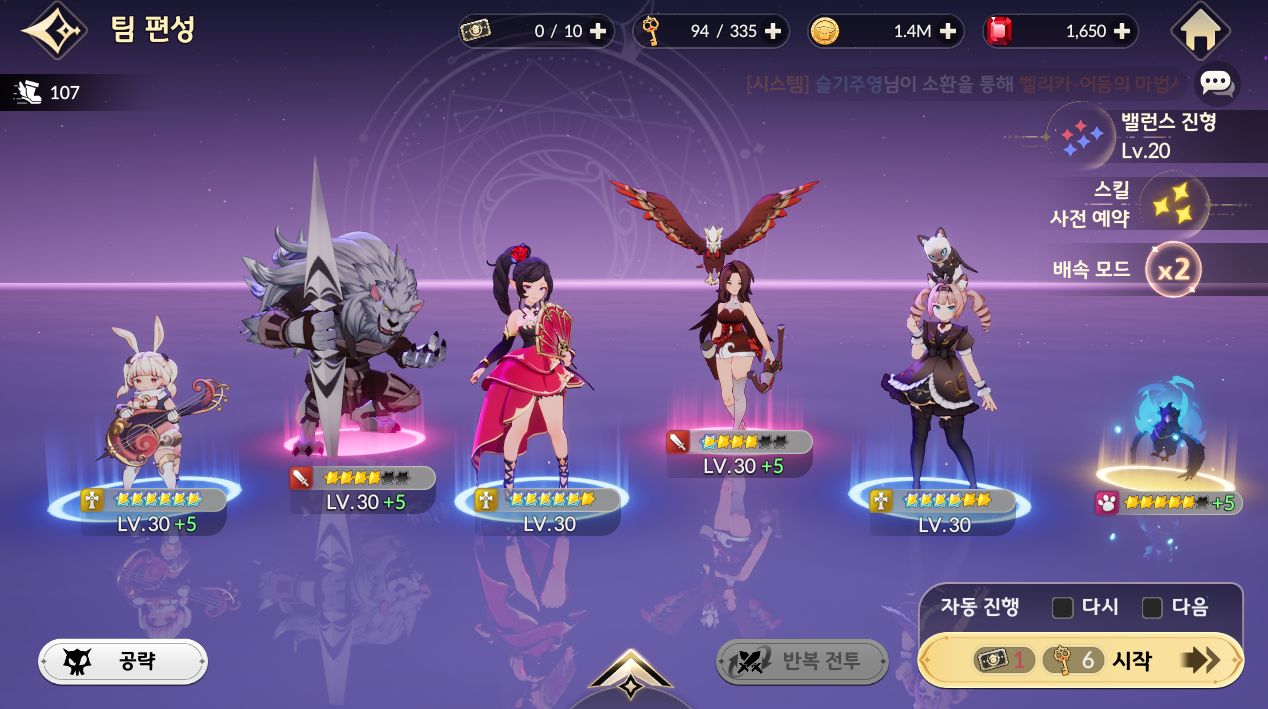The width and height of the screenshot is (1268, 709).
Task: Change the 밸런스 진형 formation
Action: pyautogui.click(x=1081, y=137)
